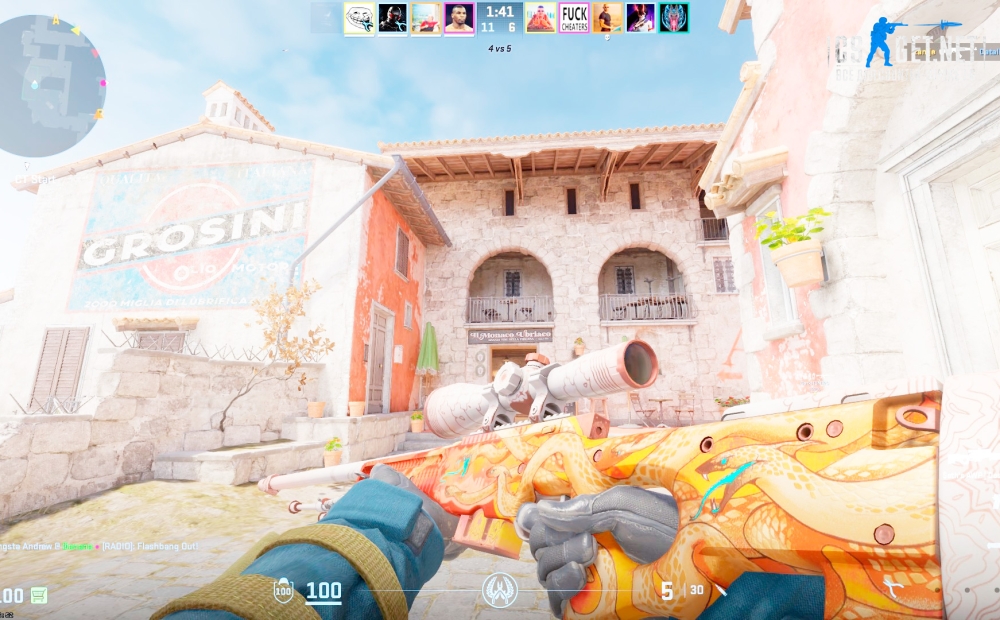Click the Counter-Terrorist team emblem
This screenshot has width=1000, height=620.
pyautogui.click(x=500, y=590)
